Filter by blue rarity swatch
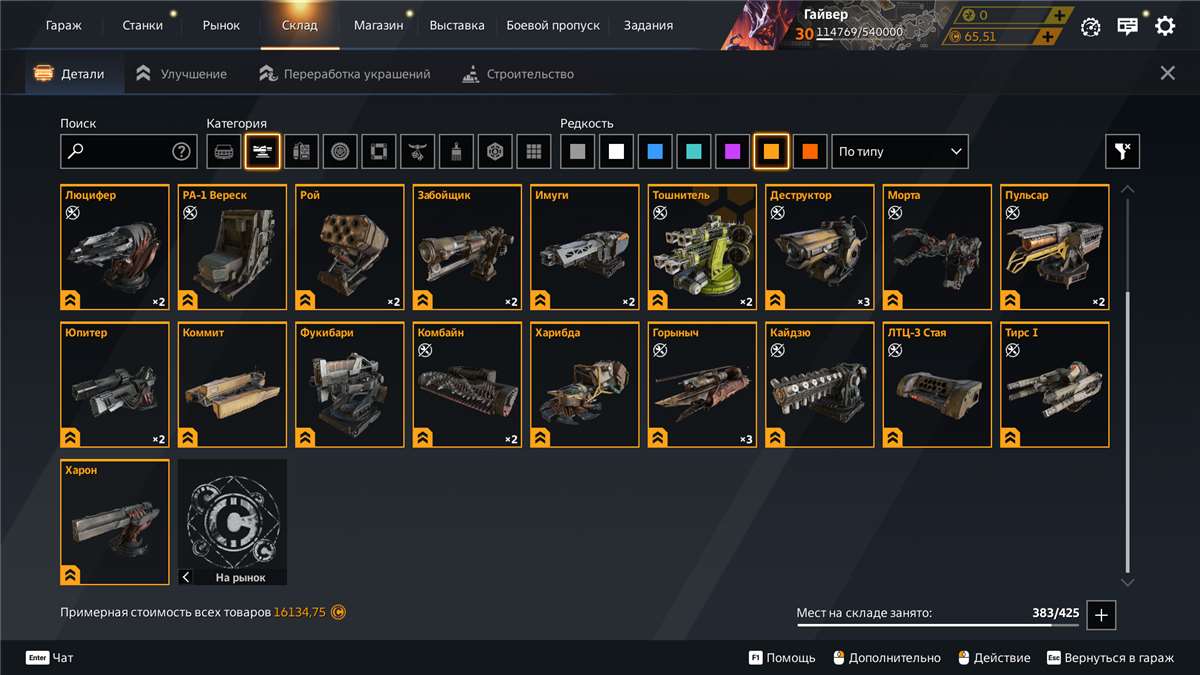Viewport: 1200px width, 675px height. pyautogui.click(x=655, y=152)
